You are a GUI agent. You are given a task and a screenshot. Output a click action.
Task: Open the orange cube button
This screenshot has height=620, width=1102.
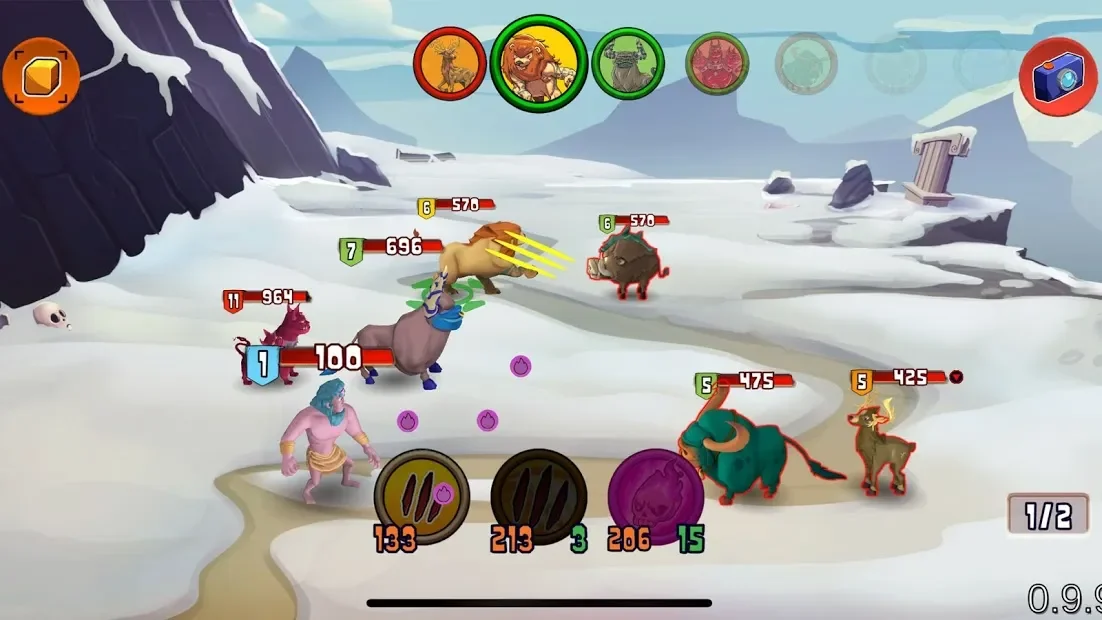pyautogui.click(x=41, y=76)
